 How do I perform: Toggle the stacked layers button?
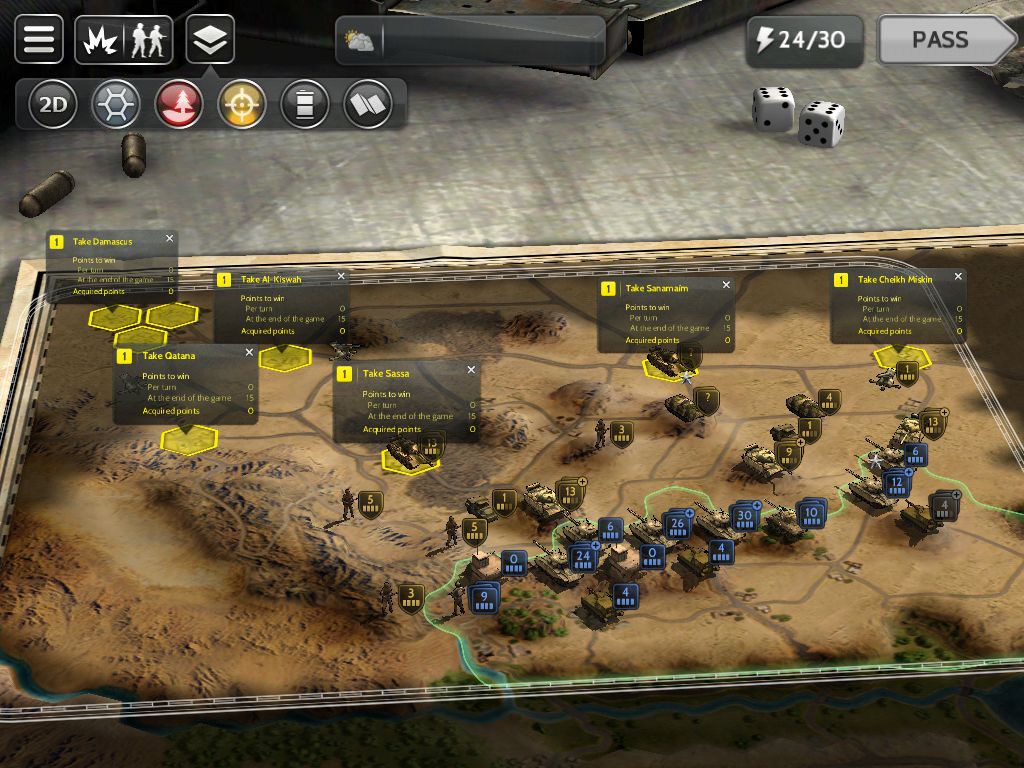point(210,40)
